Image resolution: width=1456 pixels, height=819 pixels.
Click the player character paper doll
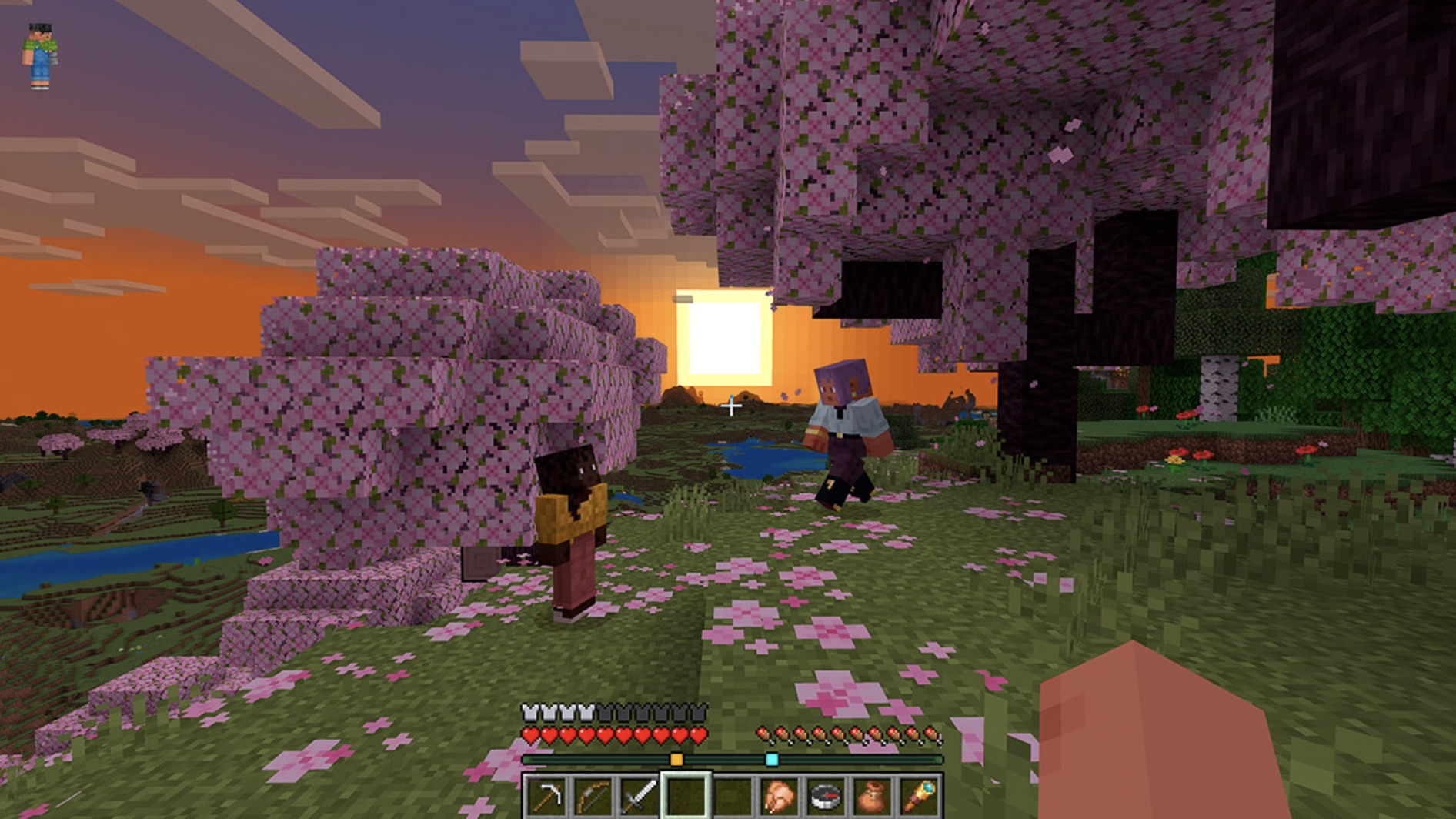pyautogui.click(x=40, y=55)
